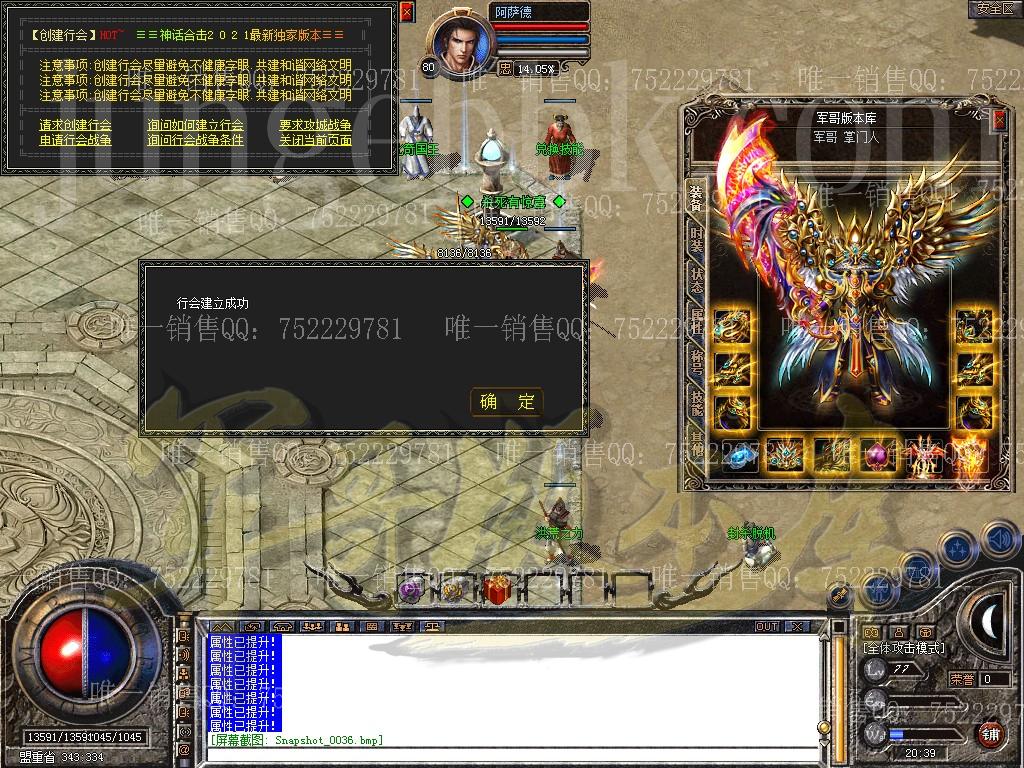The image size is (1024, 768).
Task: Open the 询问如何建立行会 help link
Action: [x=195, y=125]
